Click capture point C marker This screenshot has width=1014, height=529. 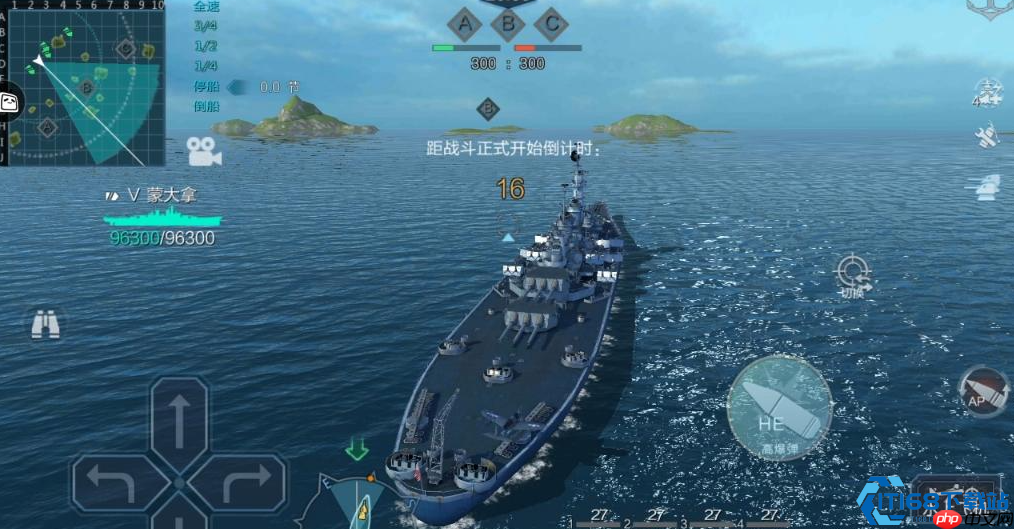pyautogui.click(x=550, y=22)
